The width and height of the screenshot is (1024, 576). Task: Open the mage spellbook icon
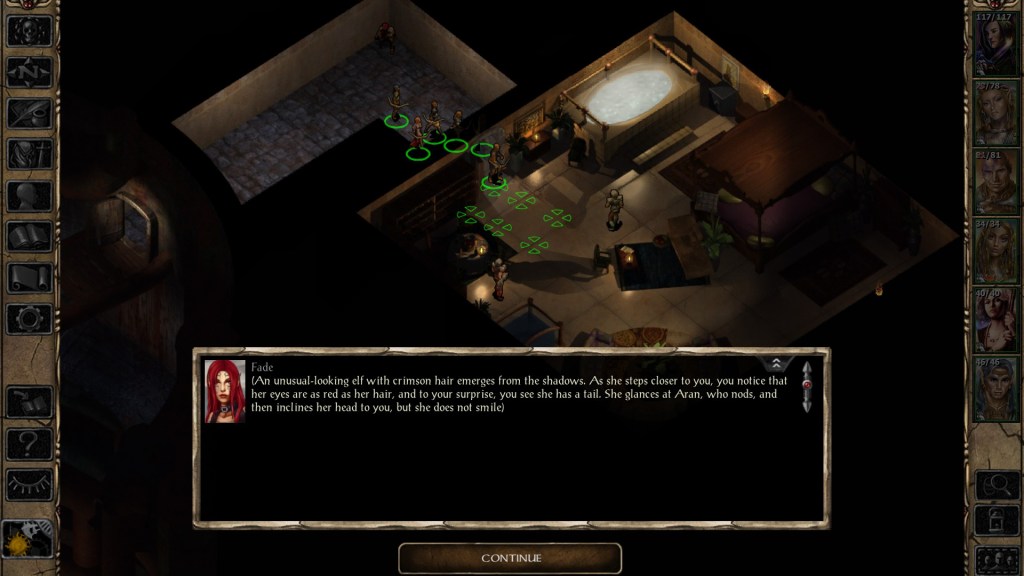[29, 237]
